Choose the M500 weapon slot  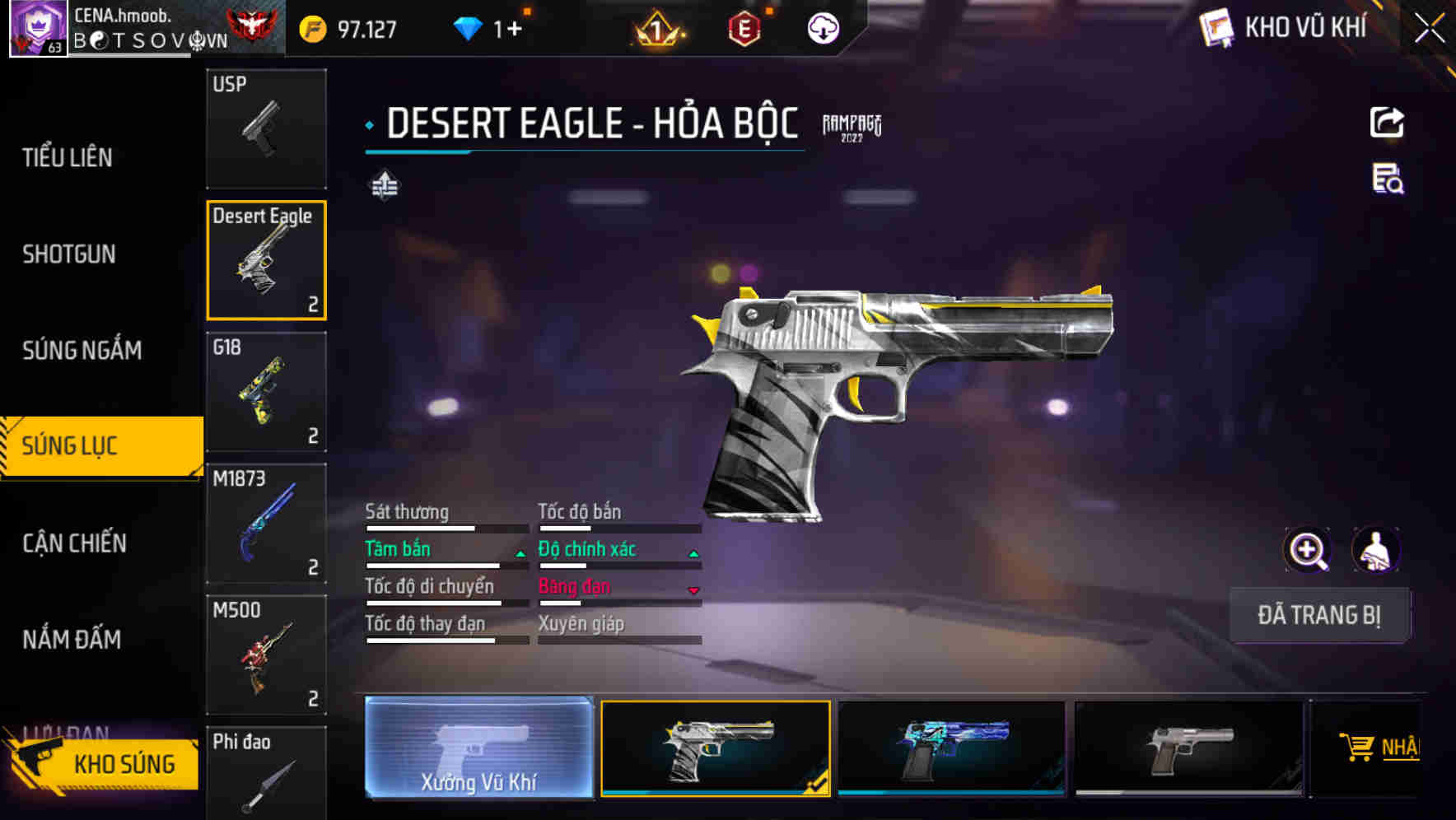coord(266,655)
